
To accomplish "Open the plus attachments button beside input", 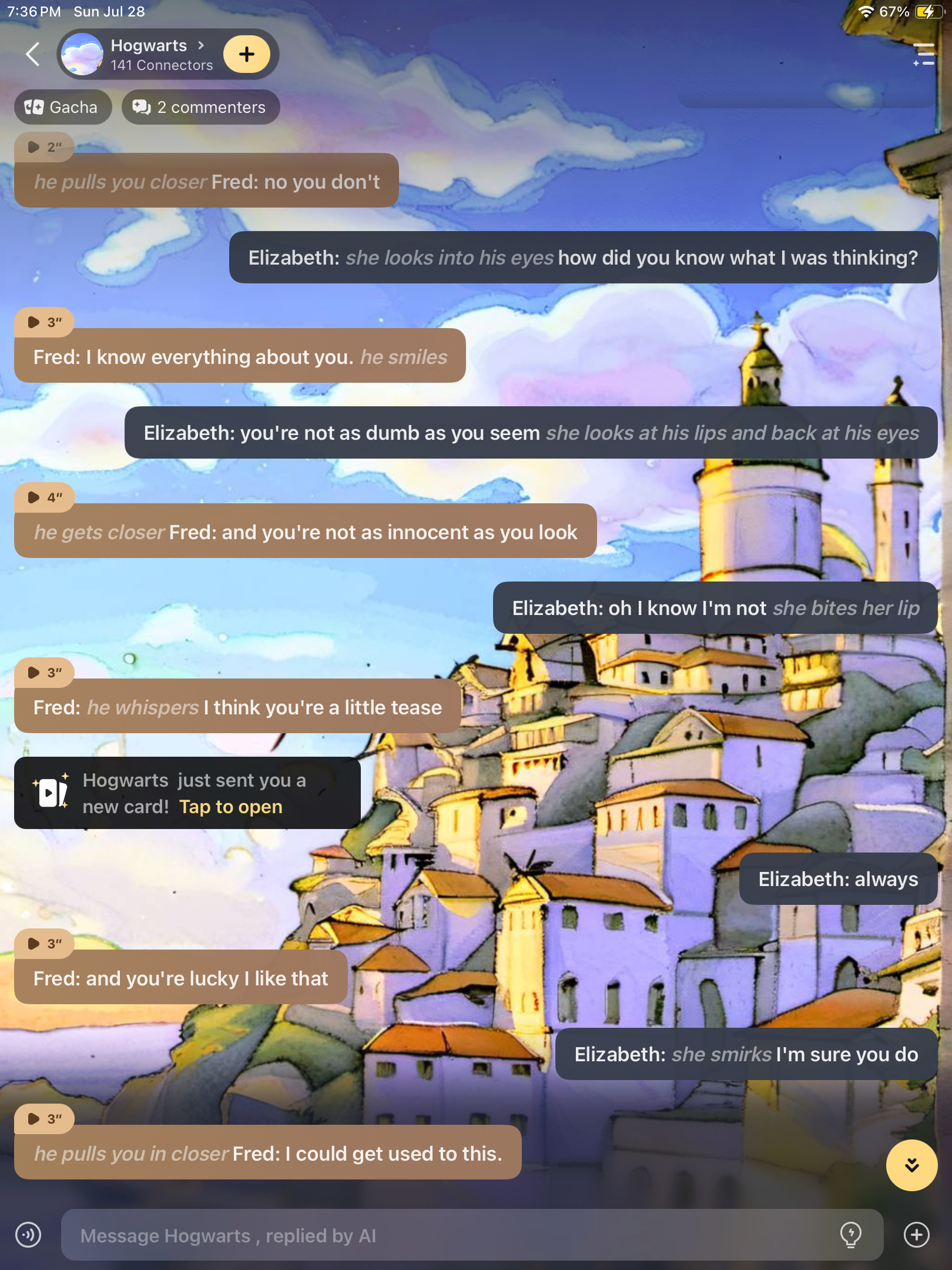I will (x=916, y=1235).
